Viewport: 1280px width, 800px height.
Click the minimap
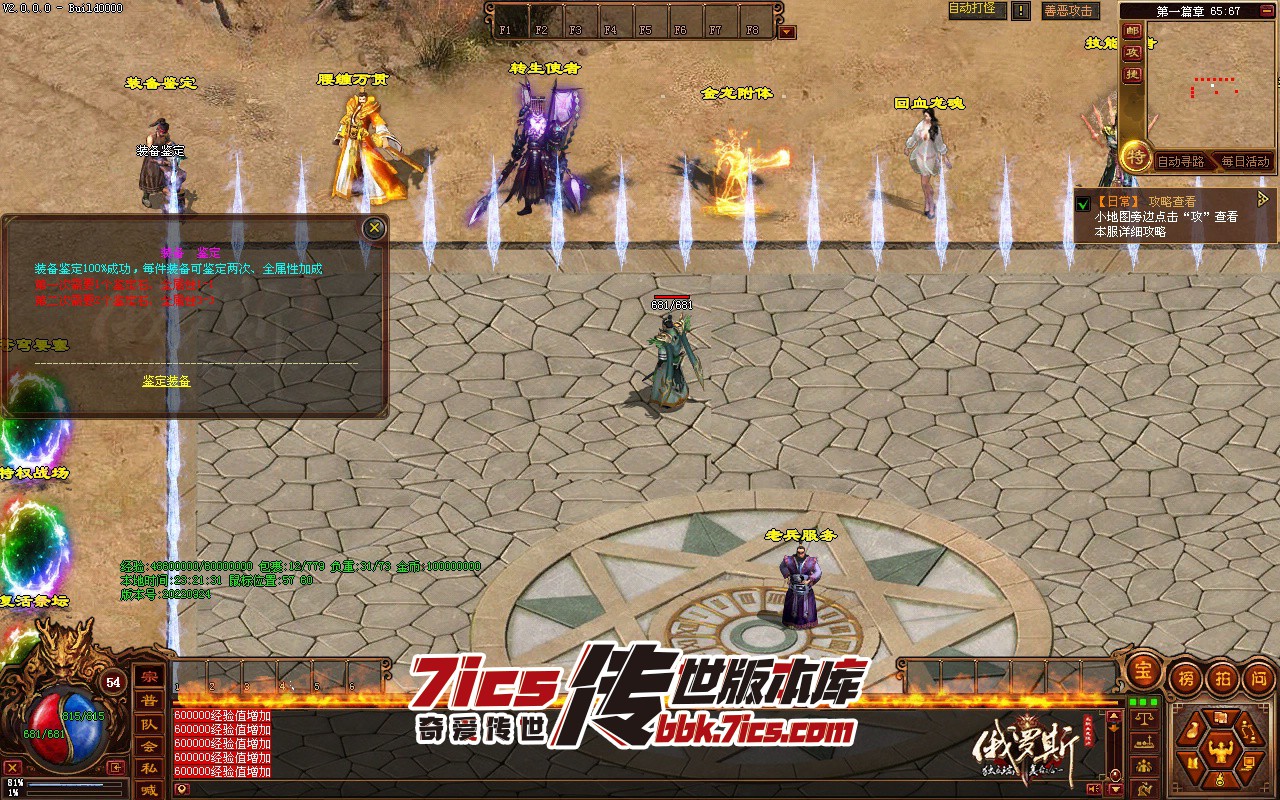(x=1212, y=85)
